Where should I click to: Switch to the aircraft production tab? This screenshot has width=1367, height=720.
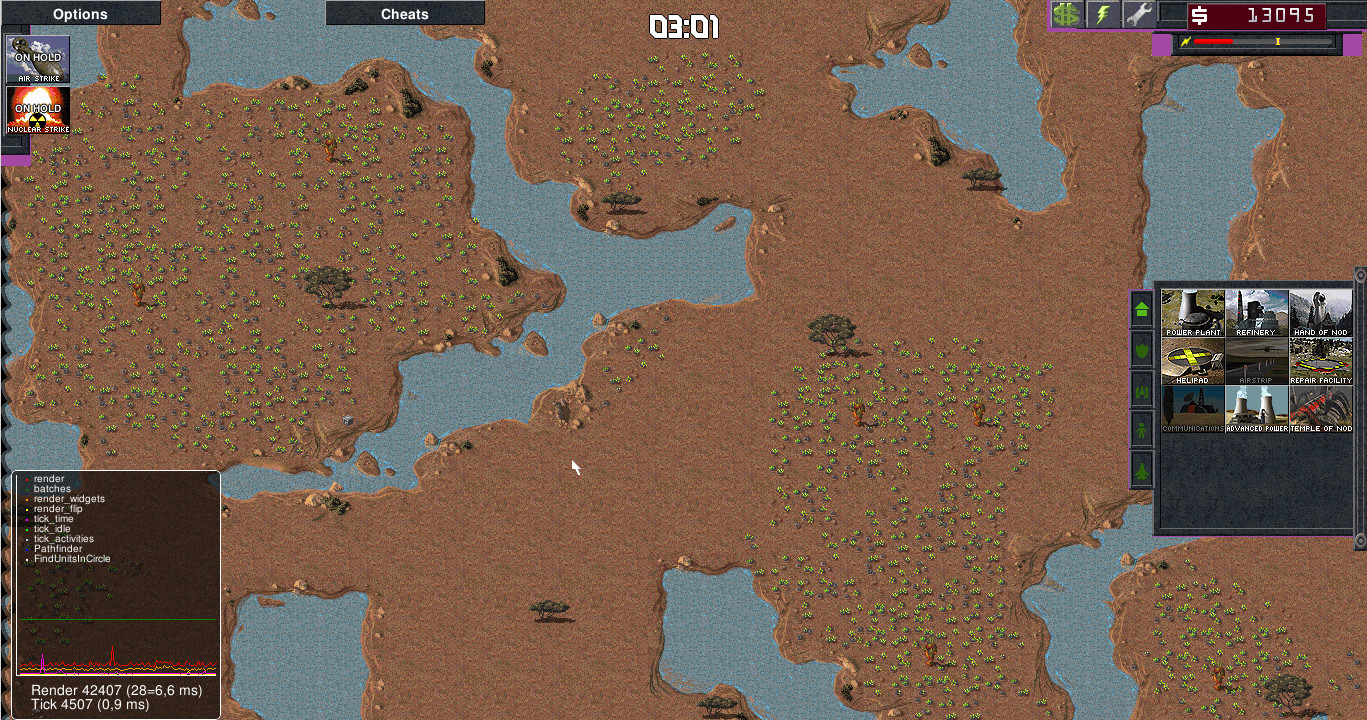pos(1141,467)
